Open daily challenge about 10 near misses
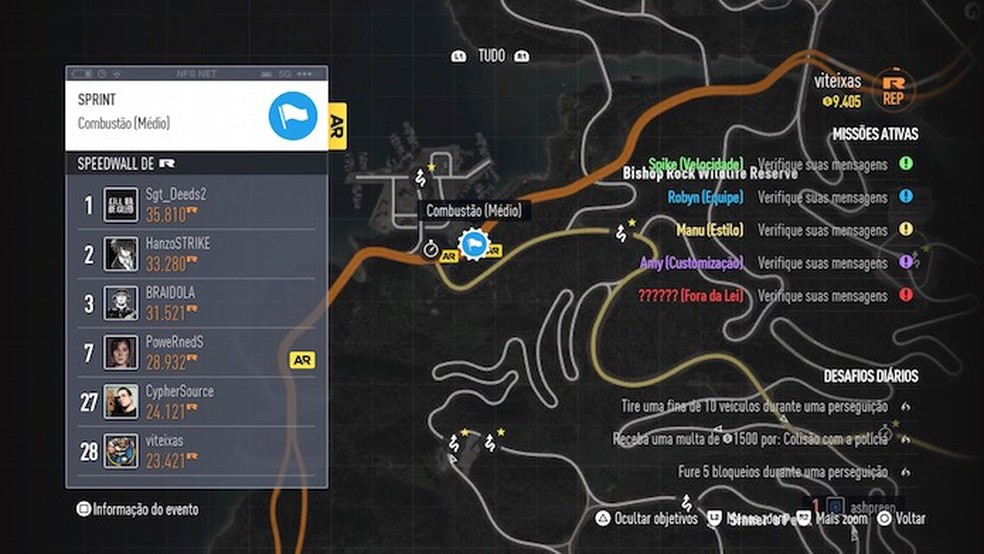Image resolution: width=984 pixels, height=554 pixels. [754, 407]
